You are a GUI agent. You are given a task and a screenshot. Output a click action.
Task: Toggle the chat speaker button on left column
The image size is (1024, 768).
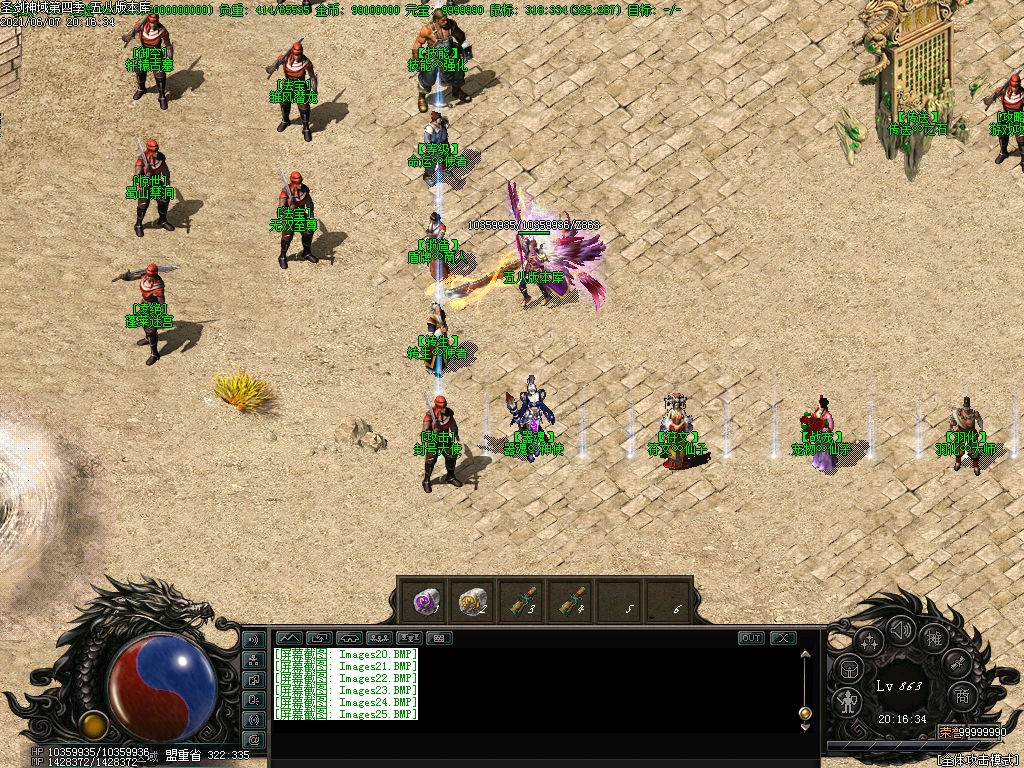coord(254,640)
